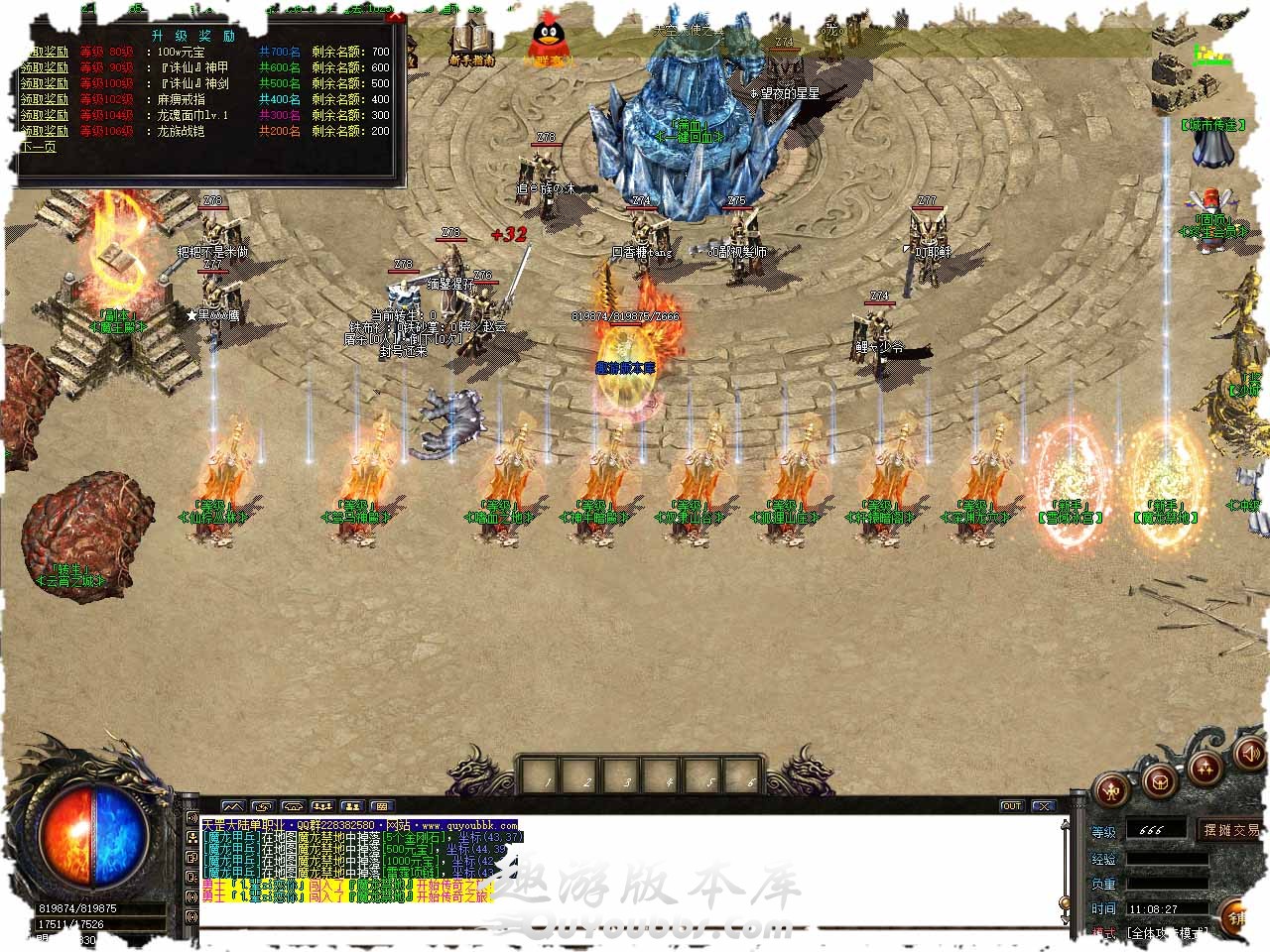The image size is (1270, 952).
Task: Close the chat window with X
Action: (x=1042, y=806)
